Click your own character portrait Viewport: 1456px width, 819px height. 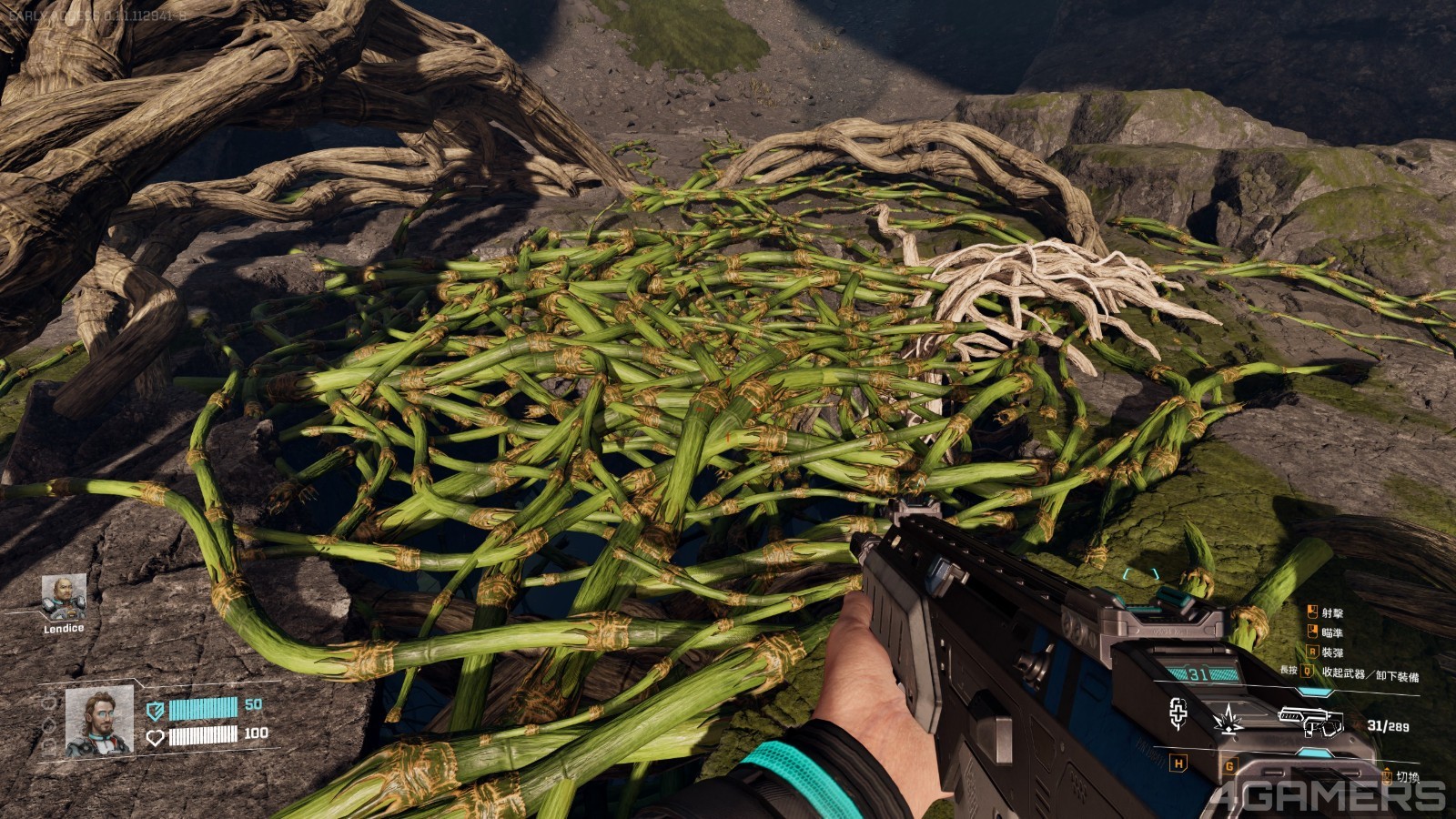tap(98, 722)
